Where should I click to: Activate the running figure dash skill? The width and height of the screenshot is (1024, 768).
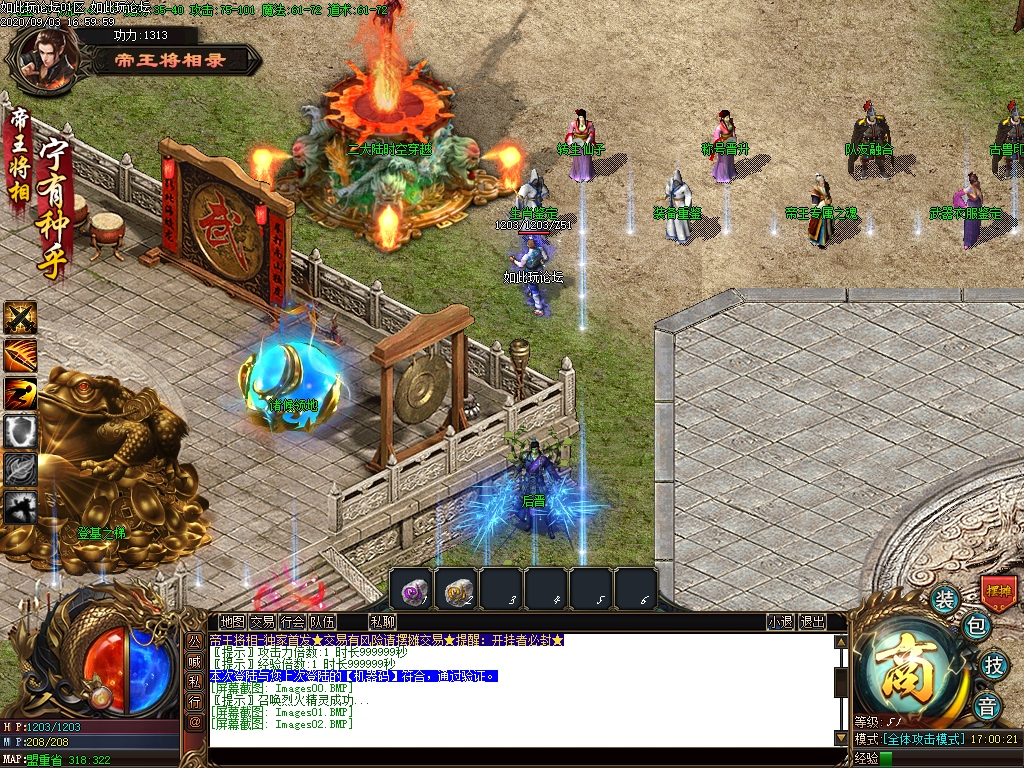pyautogui.click(x=20, y=393)
